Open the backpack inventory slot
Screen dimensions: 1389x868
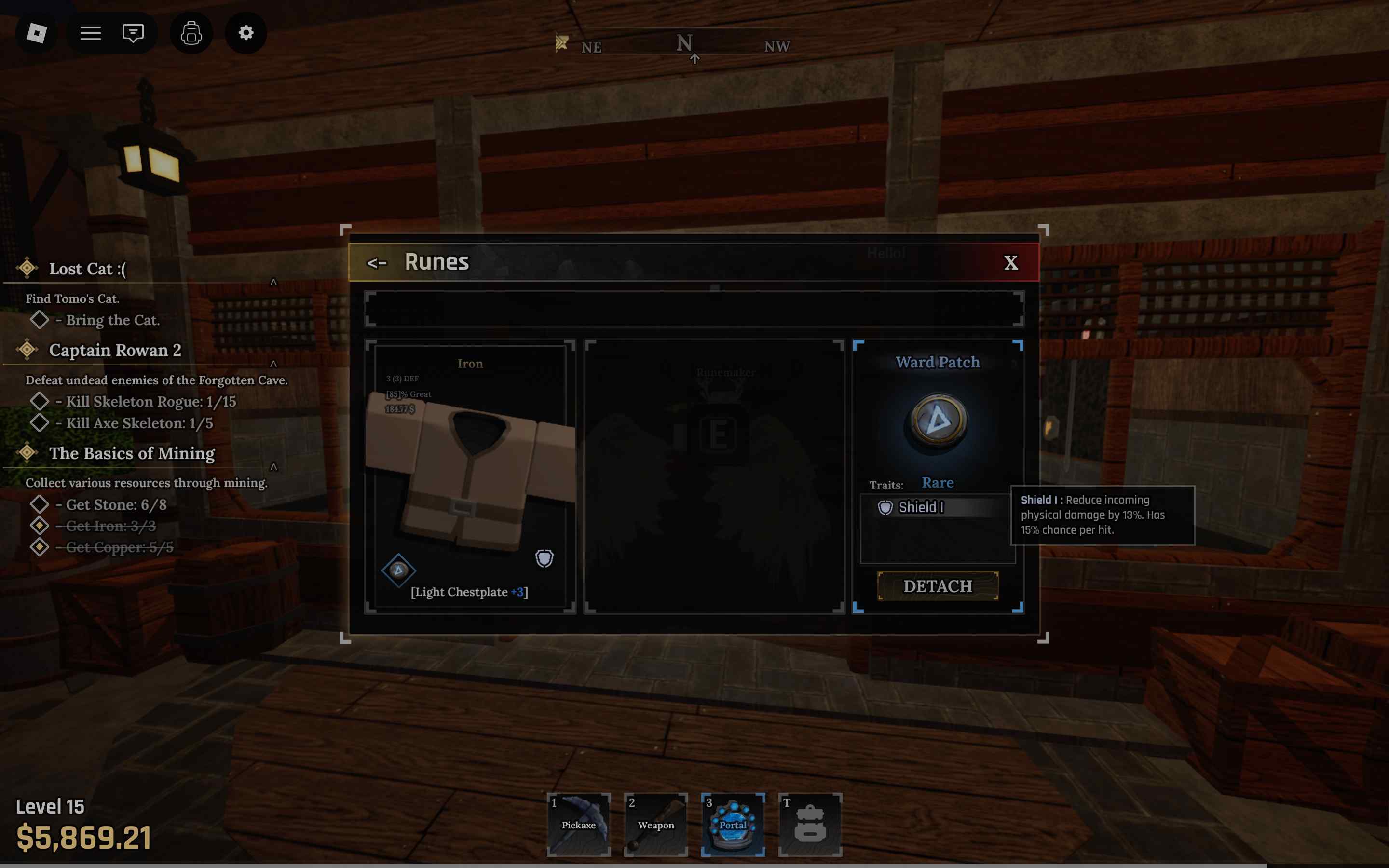click(x=810, y=825)
